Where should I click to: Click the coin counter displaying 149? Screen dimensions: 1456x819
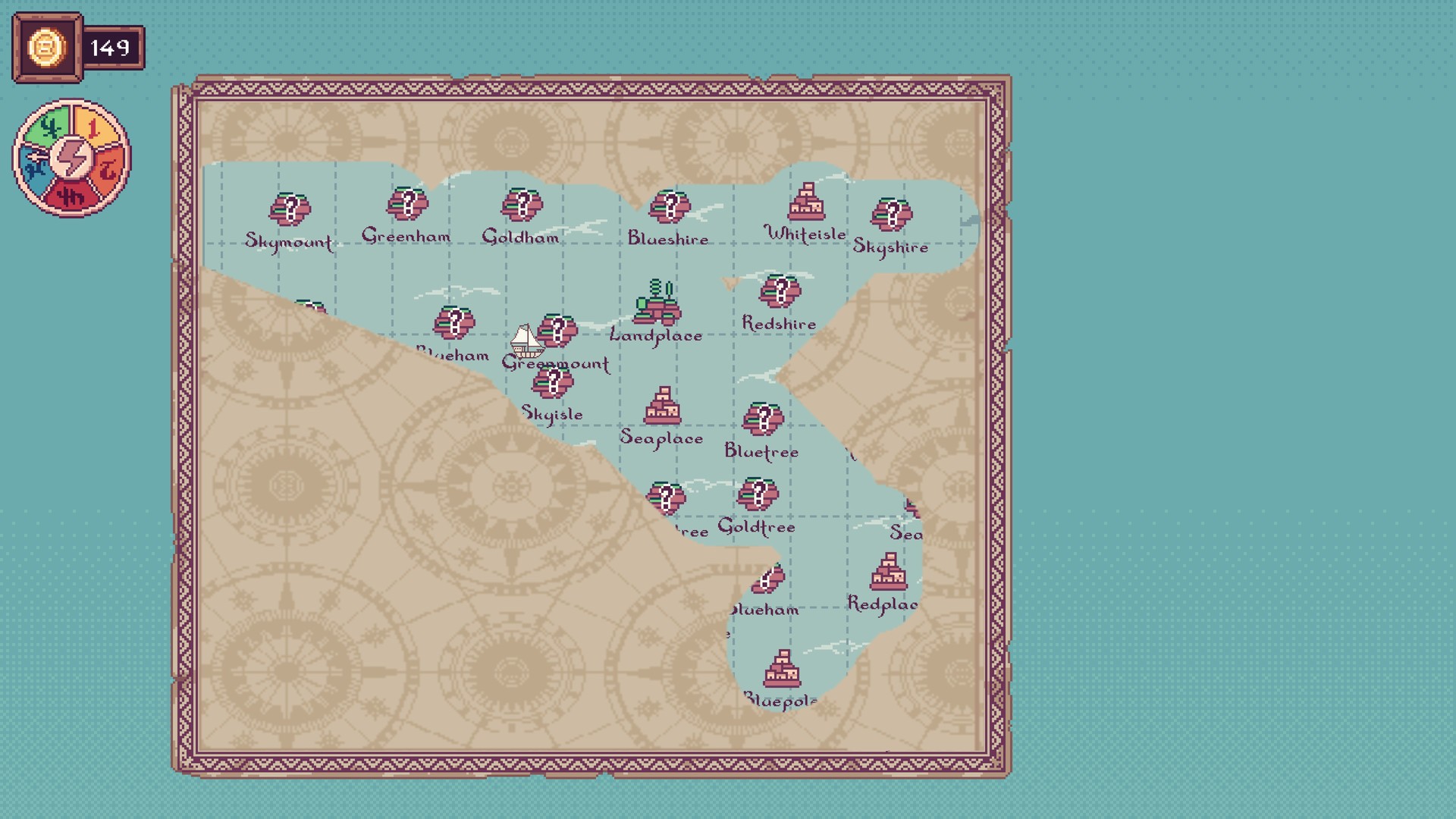[x=111, y=45]
